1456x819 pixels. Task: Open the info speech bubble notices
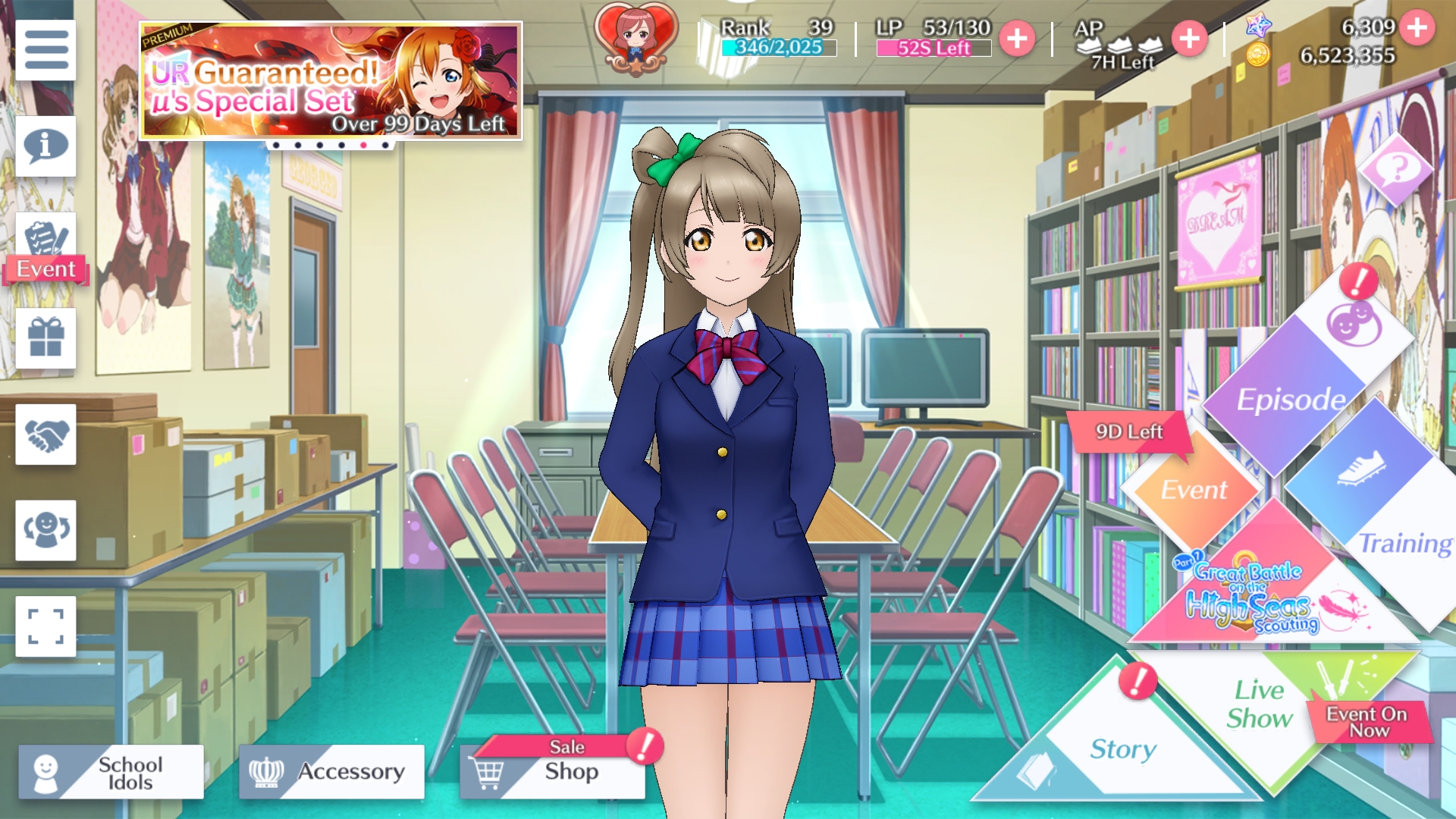click(x=45, y=146)
